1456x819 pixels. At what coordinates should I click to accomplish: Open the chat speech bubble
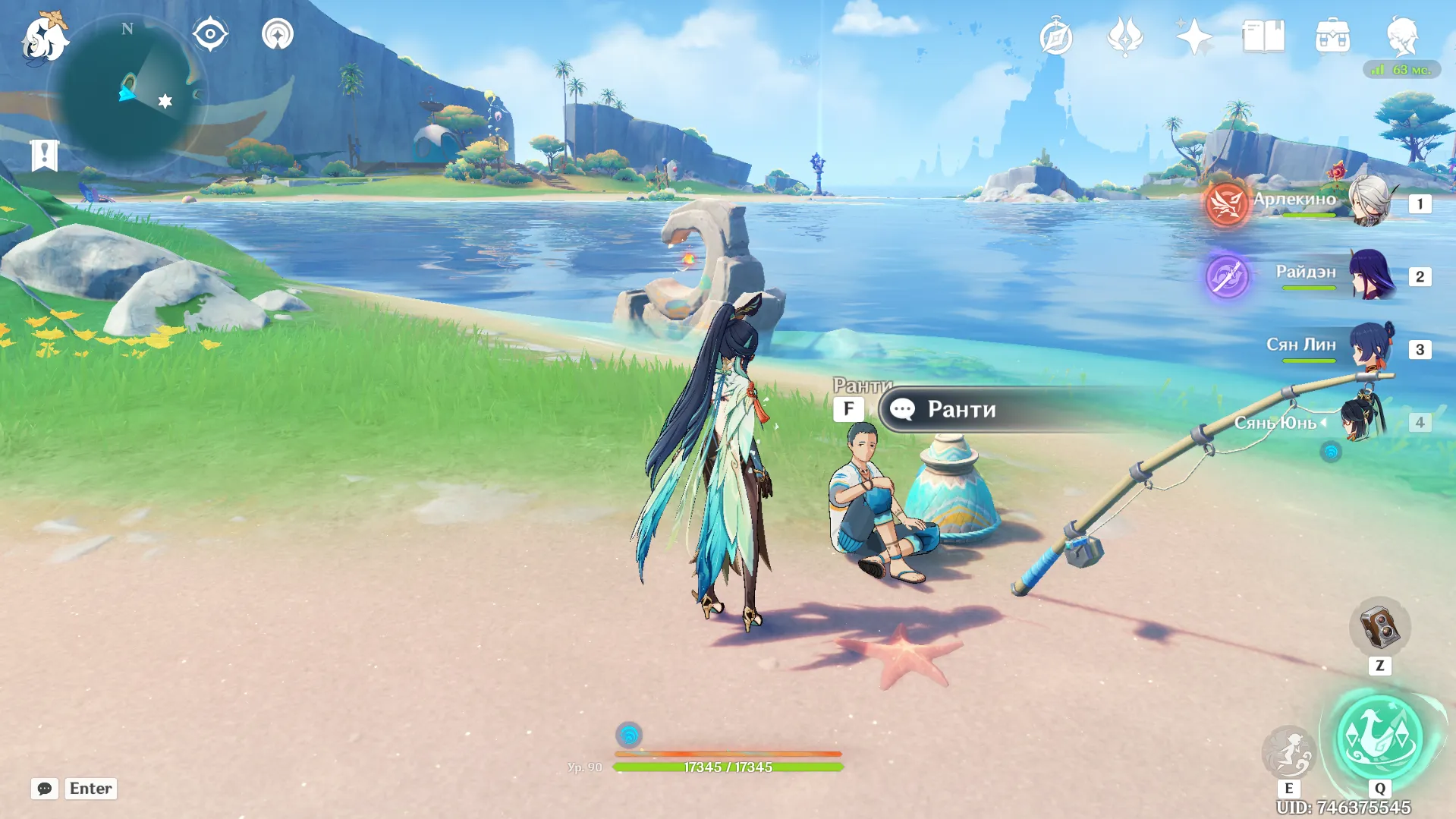45,789
